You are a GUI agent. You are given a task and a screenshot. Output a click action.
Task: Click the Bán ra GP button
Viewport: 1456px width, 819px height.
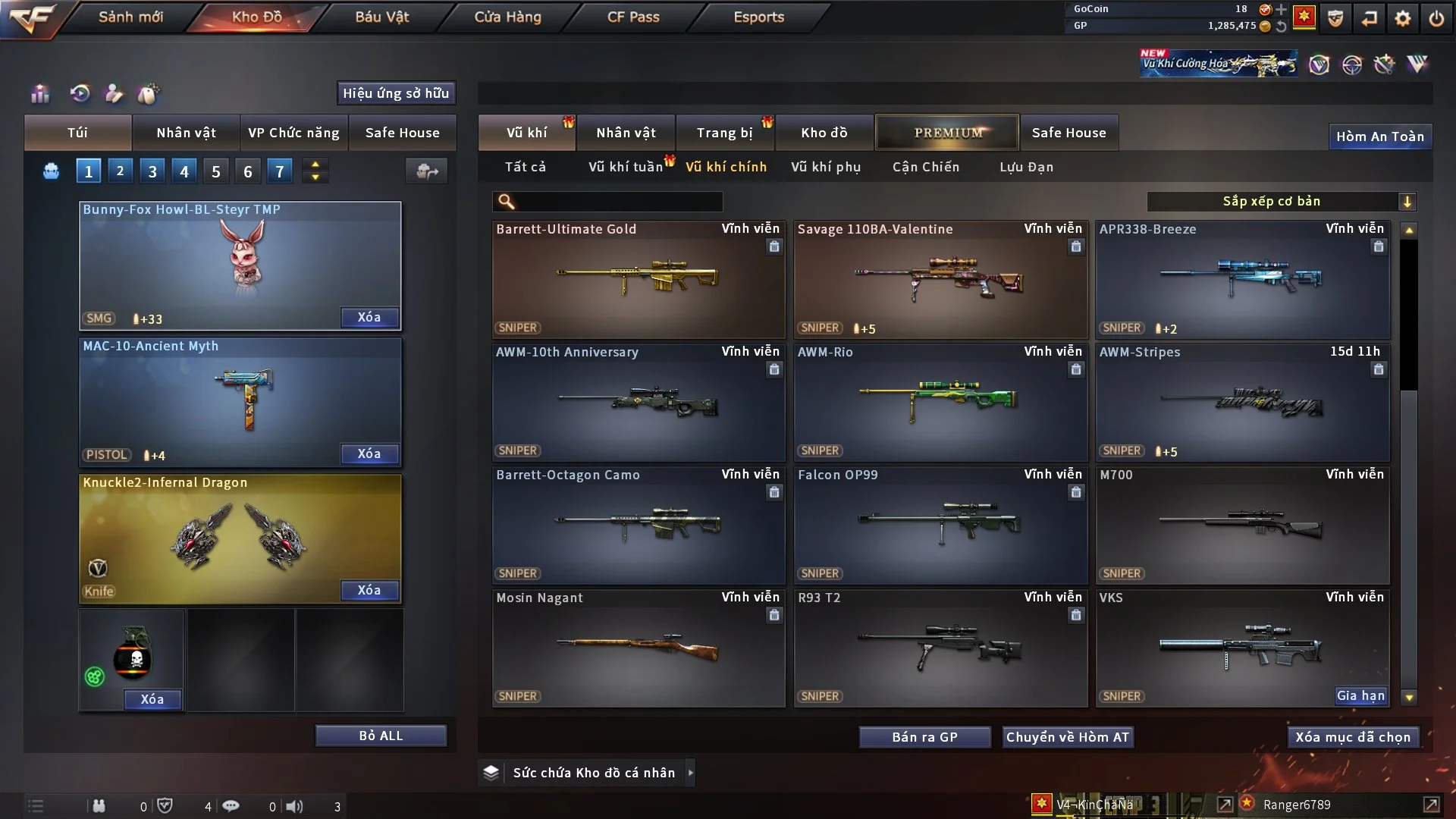924,737
